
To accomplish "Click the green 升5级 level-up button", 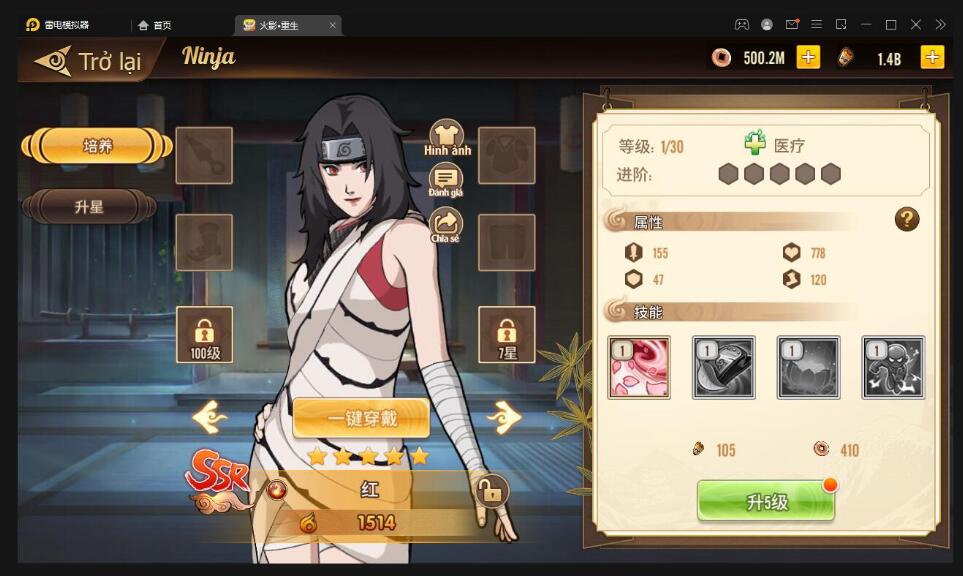I will (766, 502).
